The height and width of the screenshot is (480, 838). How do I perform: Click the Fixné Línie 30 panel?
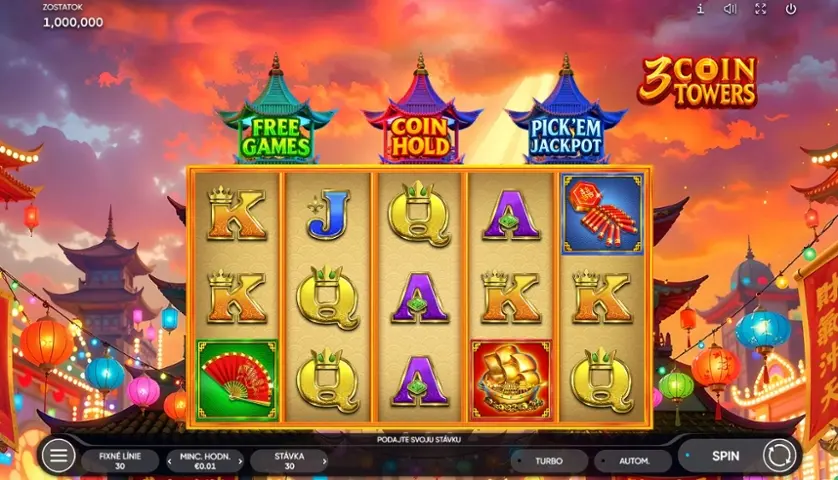pos(120,461)
